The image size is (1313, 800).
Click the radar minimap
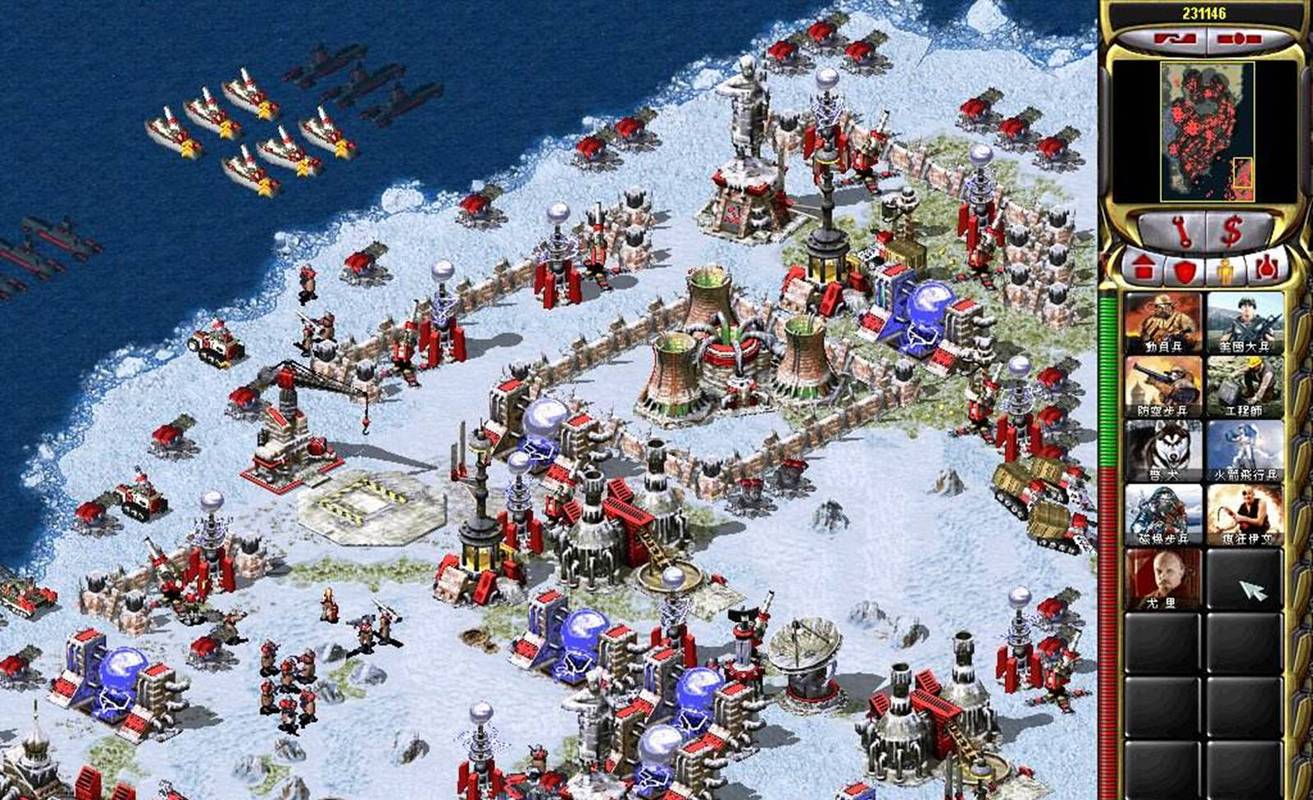tap(1206, 130)
